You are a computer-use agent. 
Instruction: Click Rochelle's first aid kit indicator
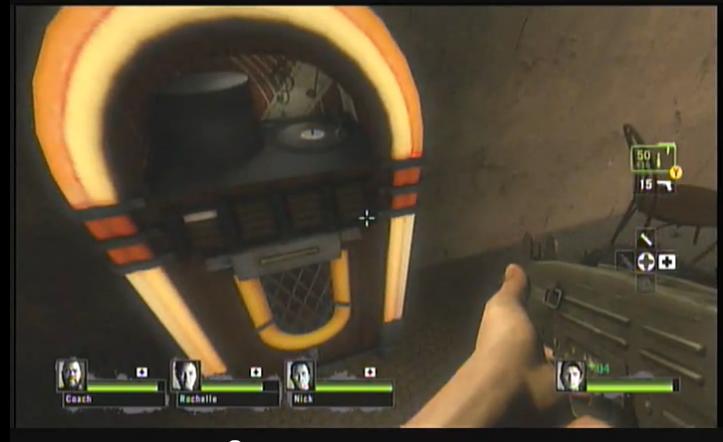tap(256, 372)
